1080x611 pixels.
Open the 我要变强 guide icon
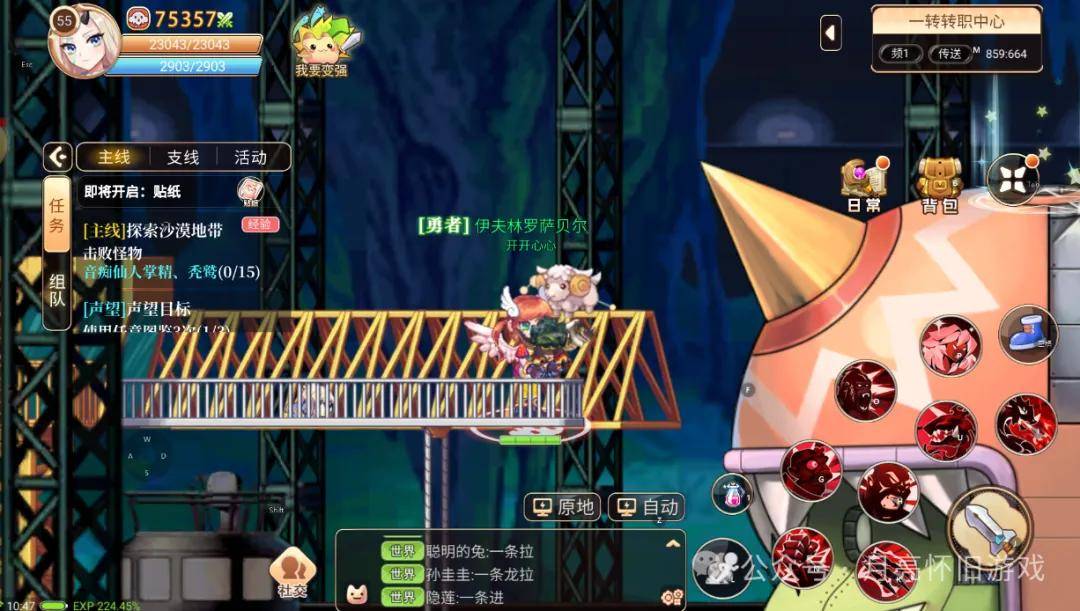coord(321,46)
